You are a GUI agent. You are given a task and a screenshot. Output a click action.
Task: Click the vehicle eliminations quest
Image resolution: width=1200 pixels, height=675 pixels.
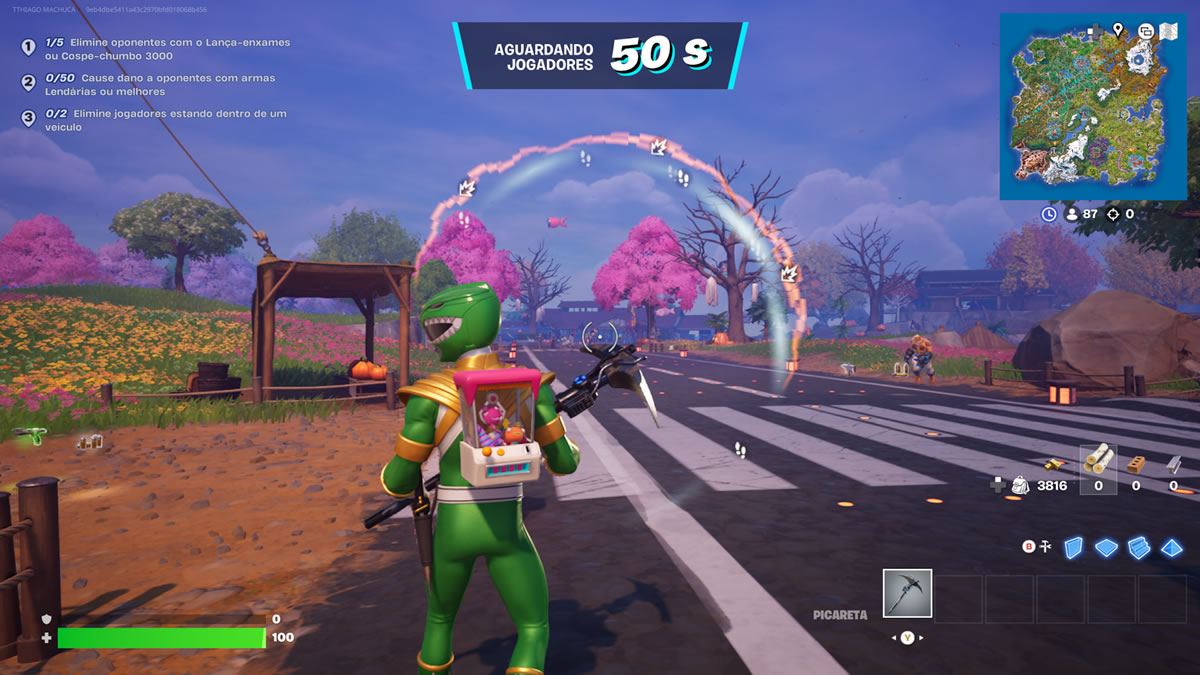[x=160, y=120]
